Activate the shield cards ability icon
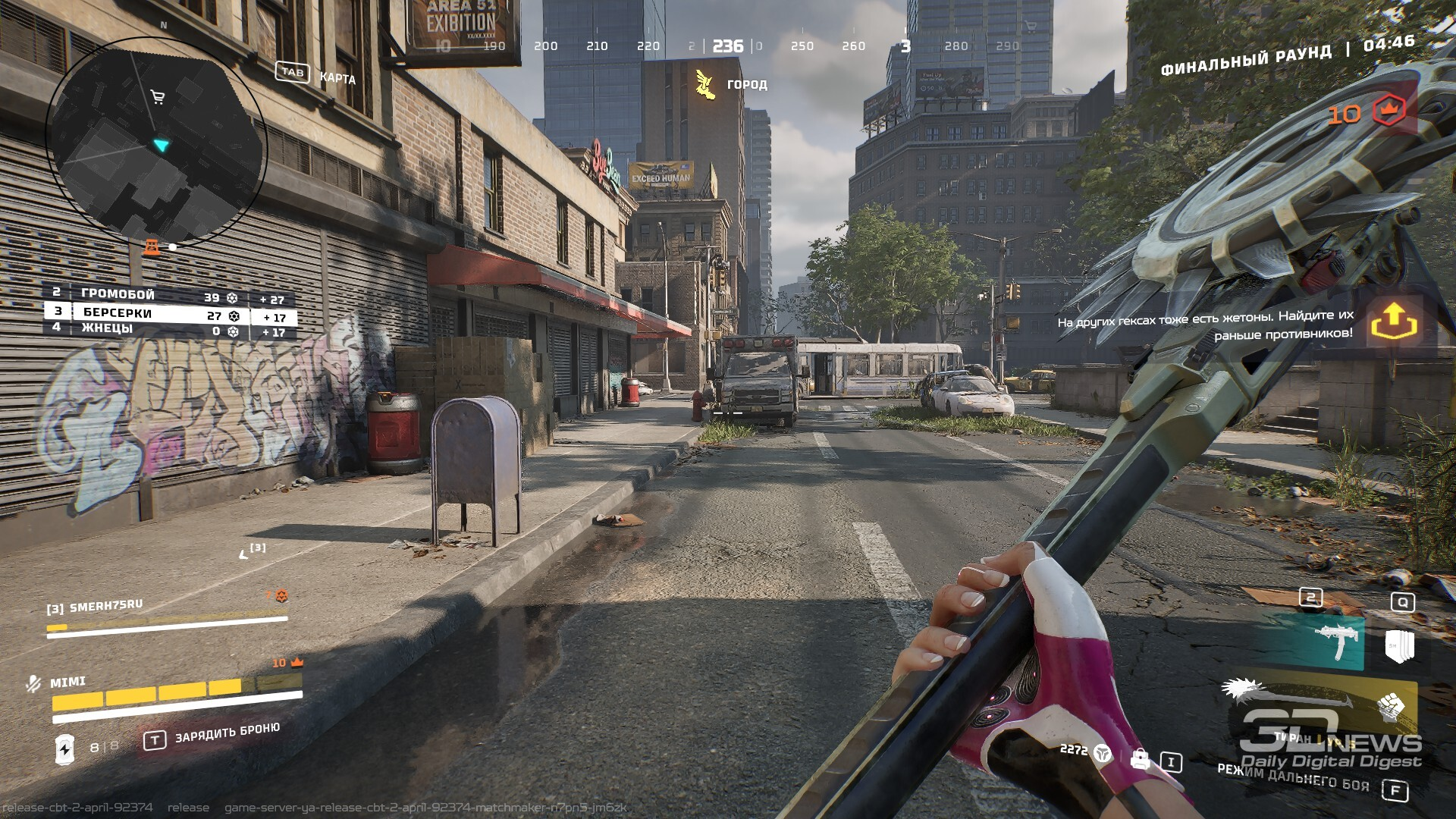 pos(1400,645)
